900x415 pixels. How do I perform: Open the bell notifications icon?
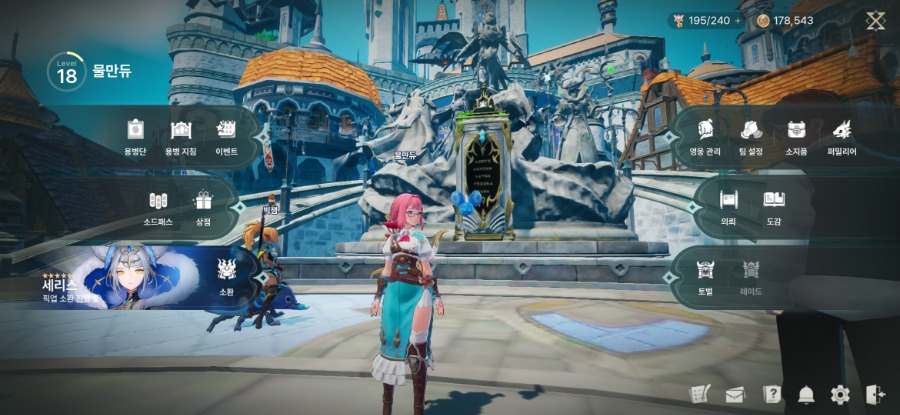point(806,395)
